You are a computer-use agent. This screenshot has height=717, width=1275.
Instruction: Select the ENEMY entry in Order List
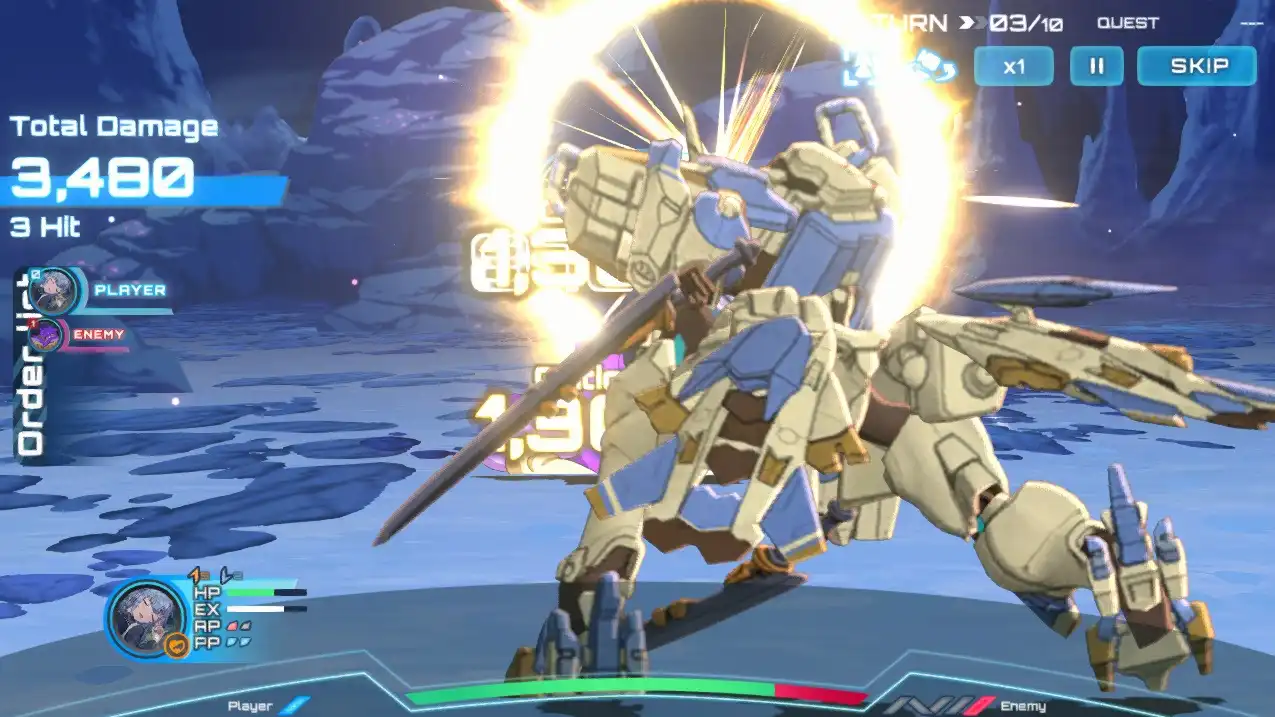[98, 334]
